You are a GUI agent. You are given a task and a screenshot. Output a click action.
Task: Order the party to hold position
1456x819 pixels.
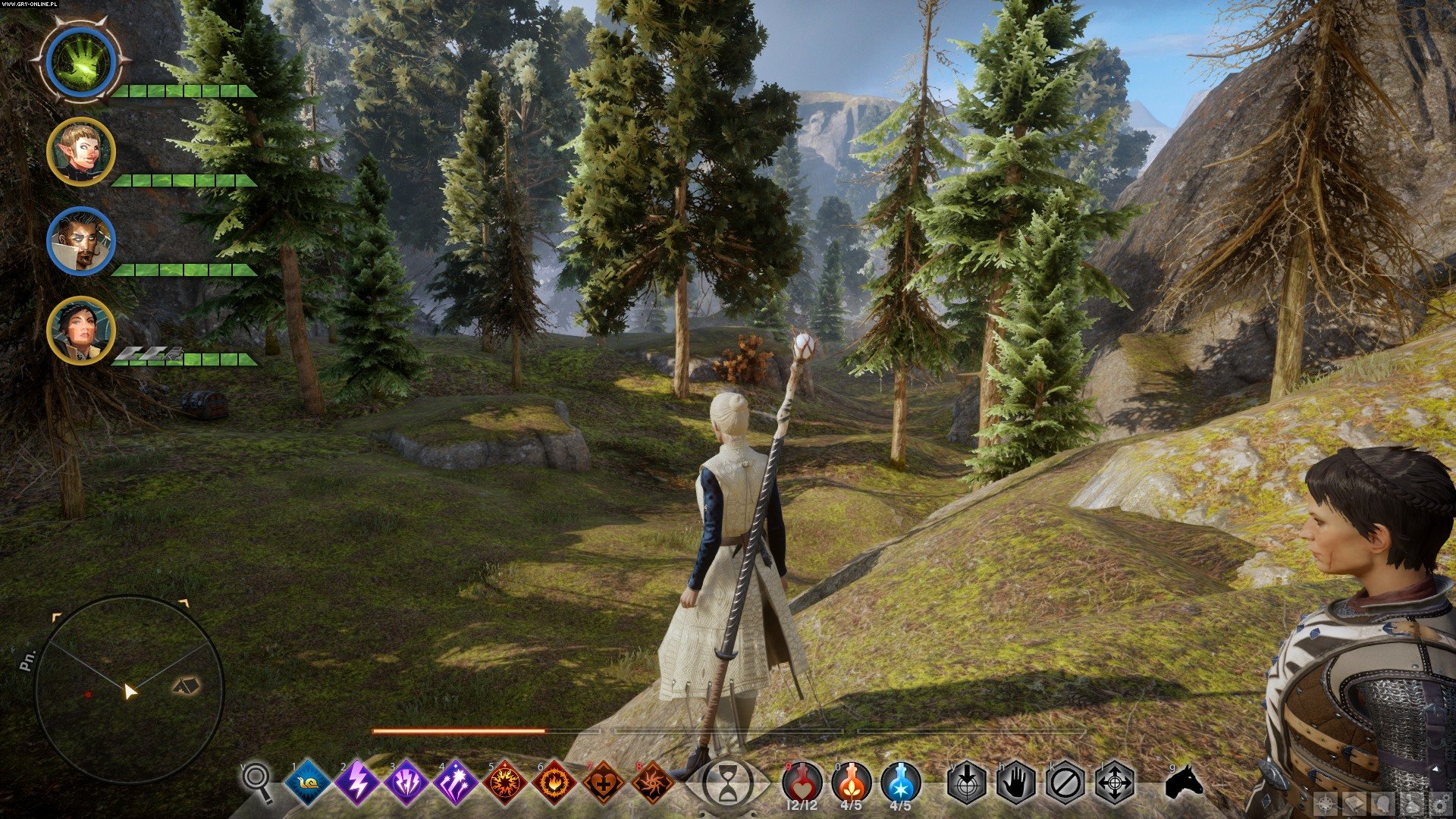(x=1016, y=782)
